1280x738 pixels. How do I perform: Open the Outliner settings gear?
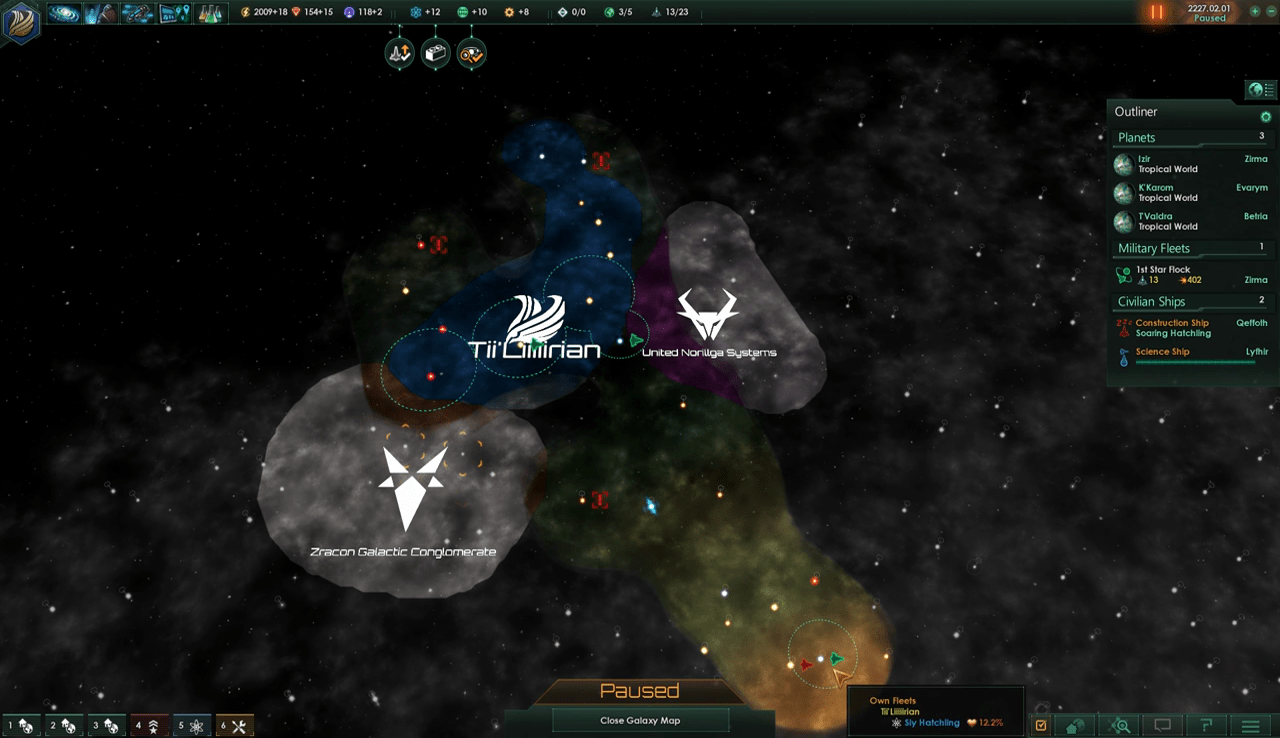point(1265,117)
